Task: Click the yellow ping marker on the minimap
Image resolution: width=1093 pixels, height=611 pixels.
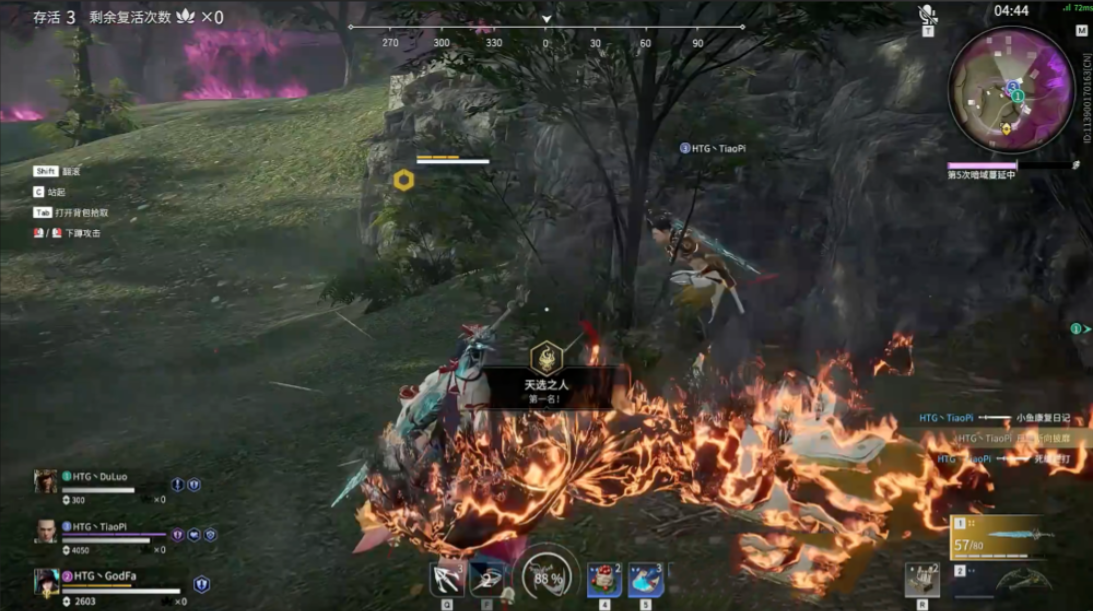Action: click(1006, 129)
